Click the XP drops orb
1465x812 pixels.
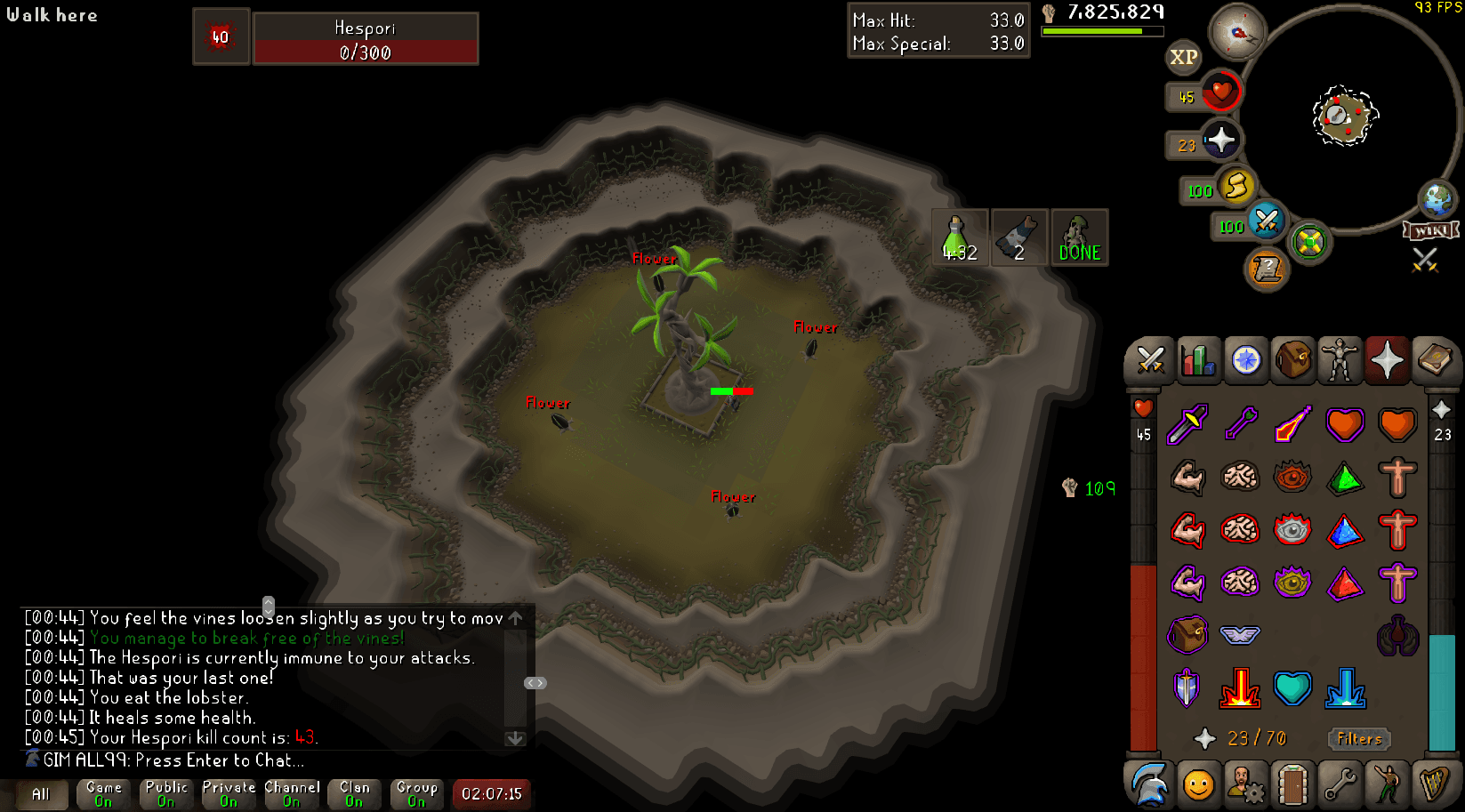coord(1183,58)
